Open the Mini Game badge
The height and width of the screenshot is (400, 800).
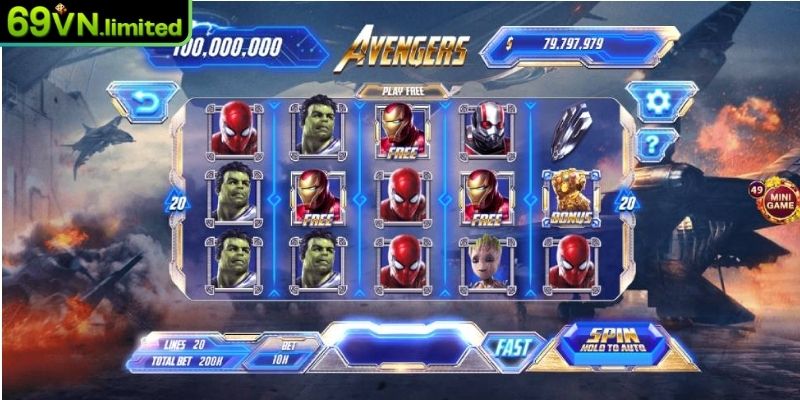click(x=778, y=199)
